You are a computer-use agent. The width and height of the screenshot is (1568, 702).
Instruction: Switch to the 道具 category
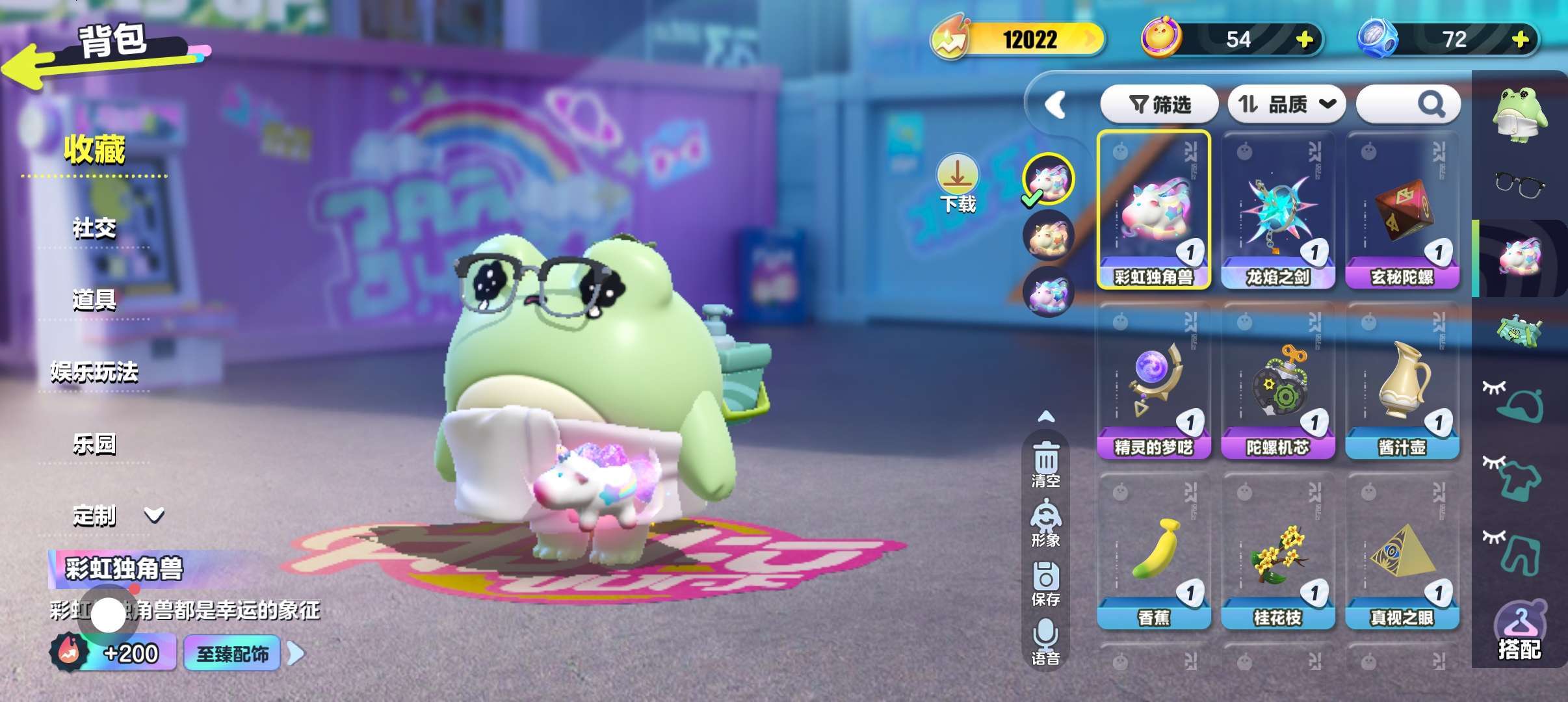[94, 300]
